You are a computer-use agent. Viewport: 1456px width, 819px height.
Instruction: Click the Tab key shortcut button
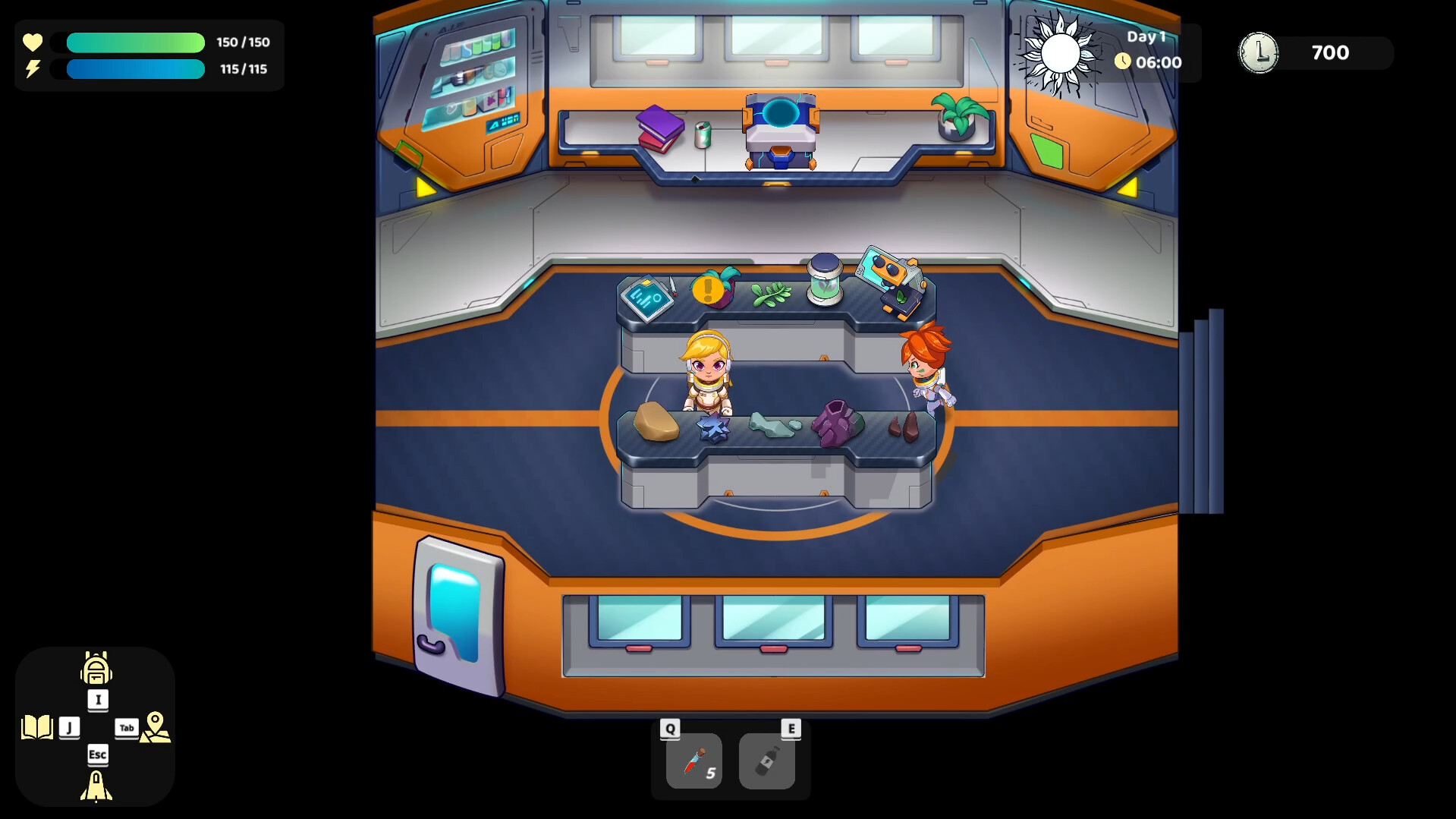pyautogui.click(x=126, y=728)
